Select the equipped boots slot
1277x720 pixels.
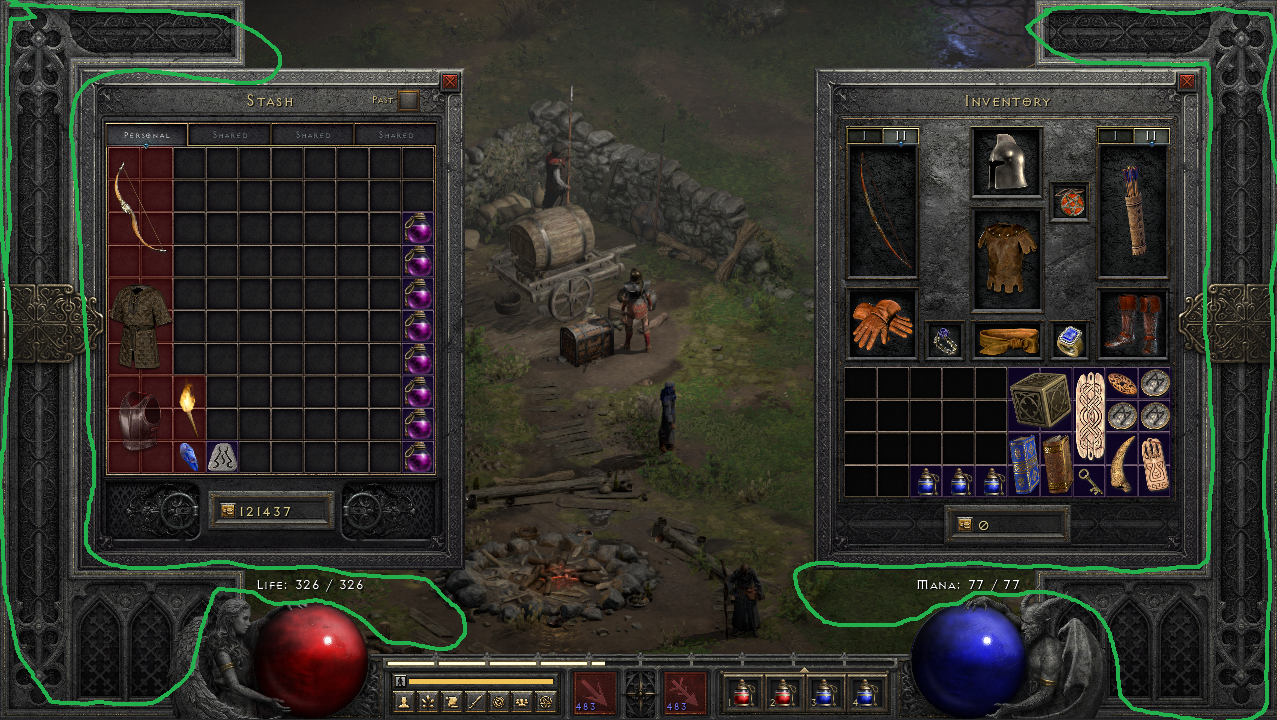pyautogui.click(x=1132, y=323)
